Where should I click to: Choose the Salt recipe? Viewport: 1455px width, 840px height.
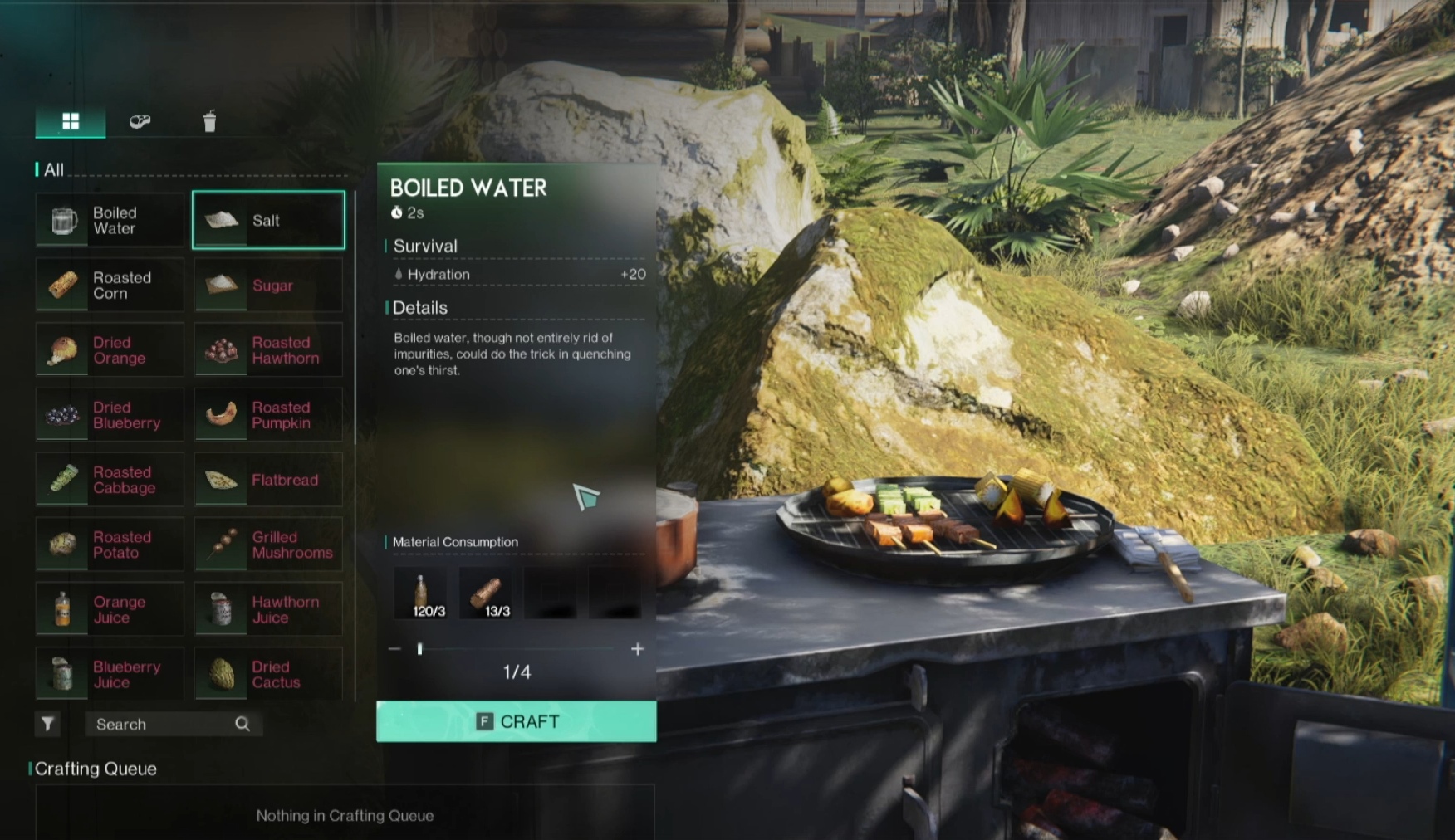(268, 220)
